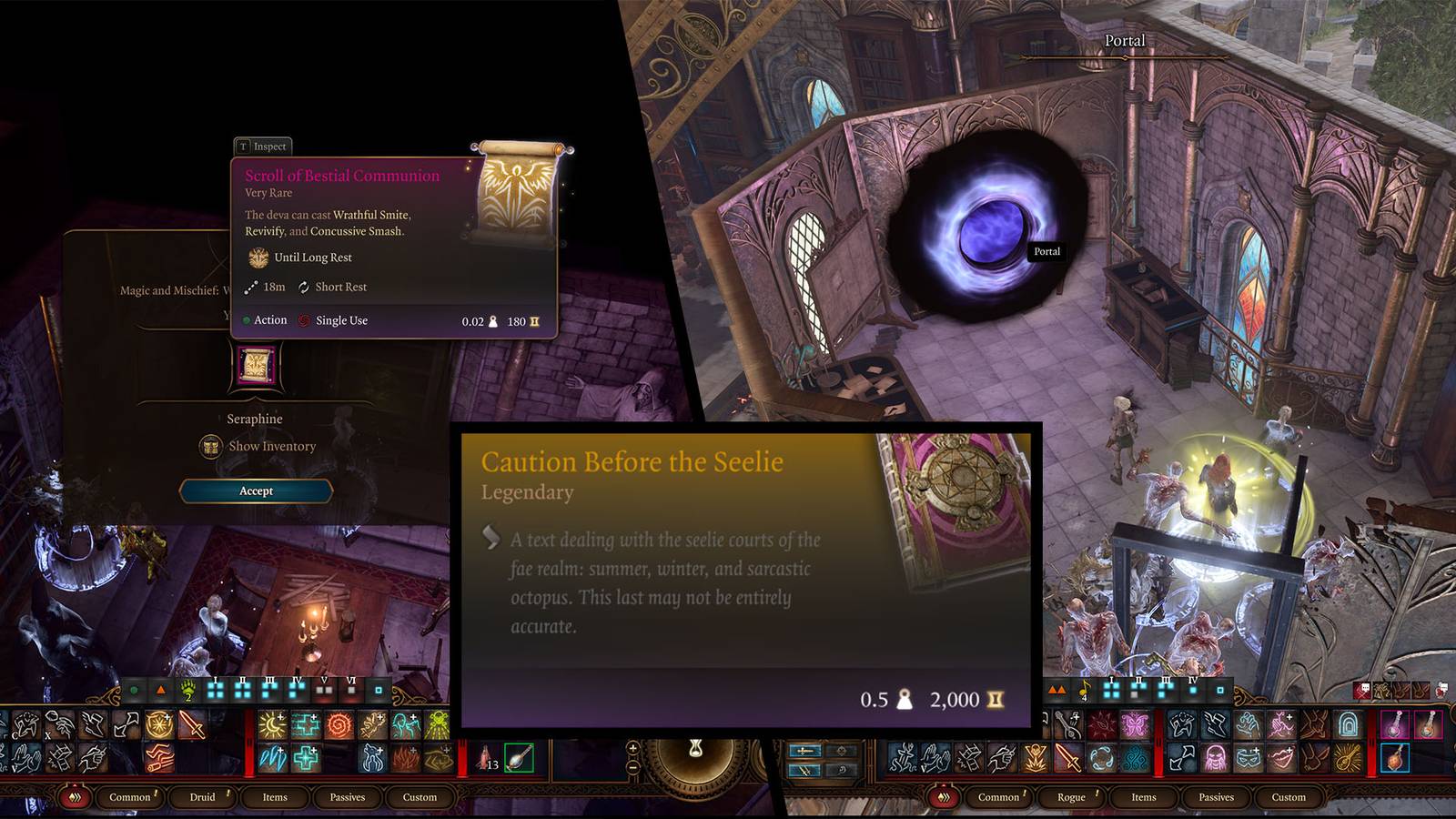
Task: Click the Accept button in trade window
Action: click(255, 491)
